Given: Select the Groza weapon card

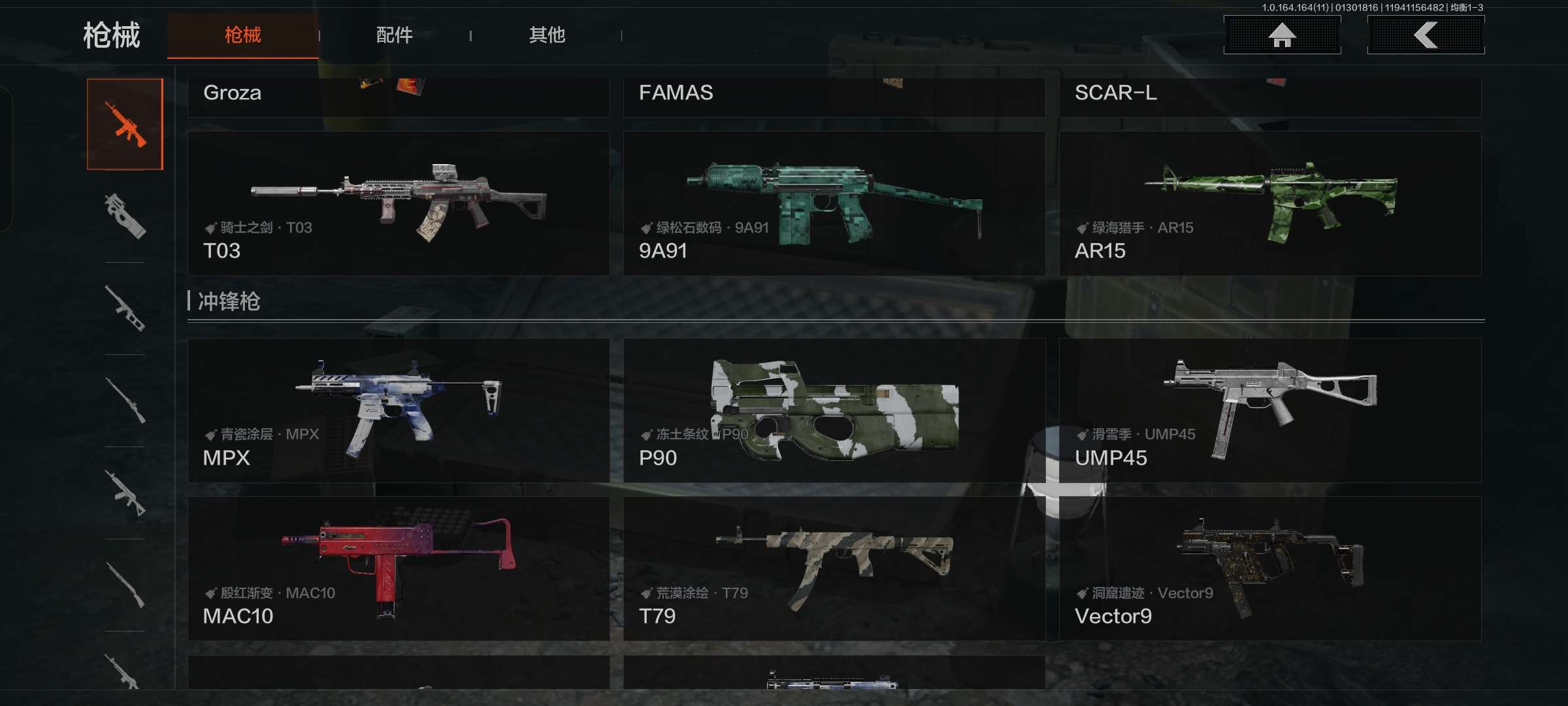Looking at the screenshot, I should [x=399, y=97].
